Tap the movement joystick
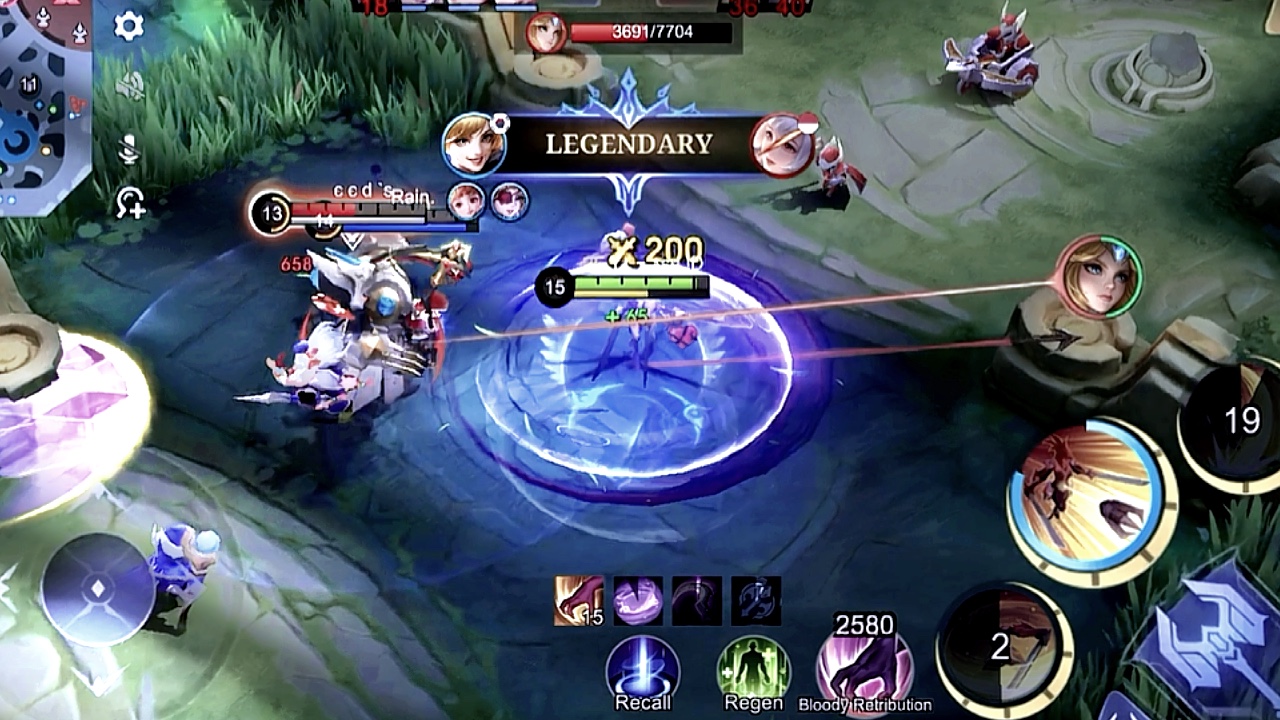Viewport: 1280px width, 720px height. [x=98, y=589]
